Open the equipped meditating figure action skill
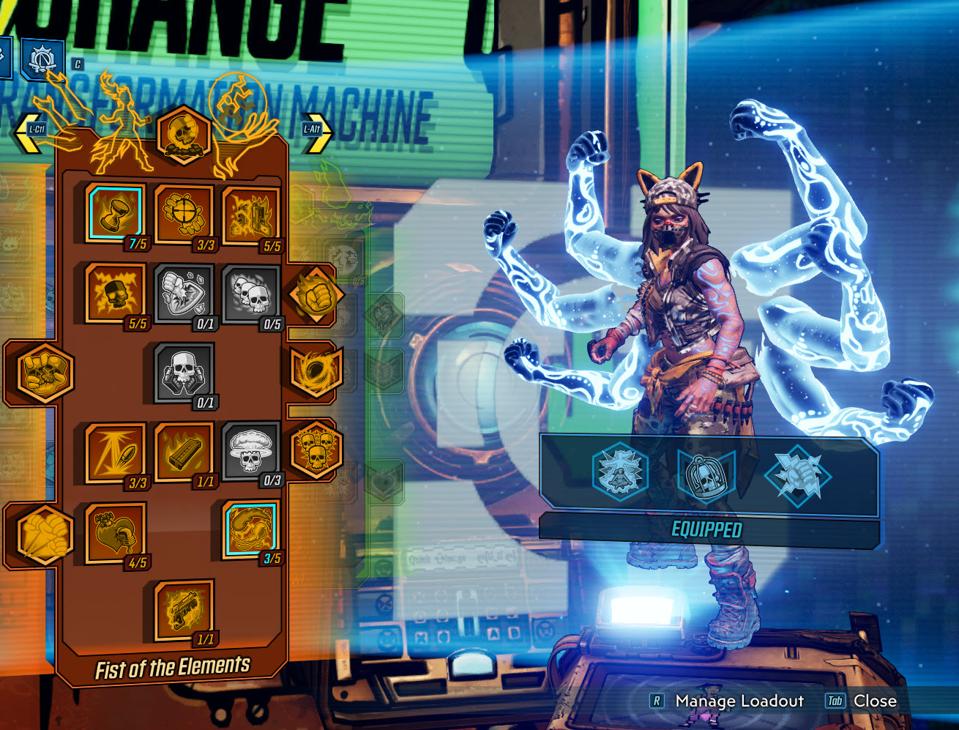Viewport: 959px width, 730px height. click(x=621, y=472)
